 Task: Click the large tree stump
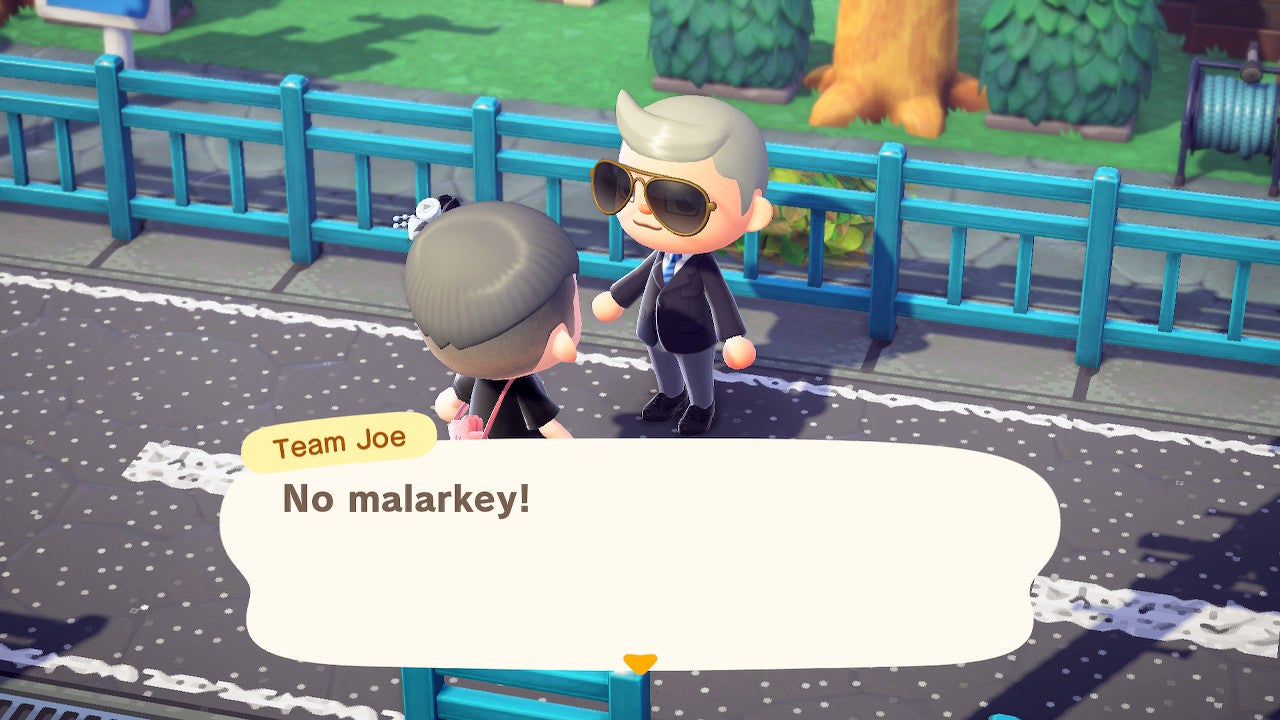pos(890,60)
